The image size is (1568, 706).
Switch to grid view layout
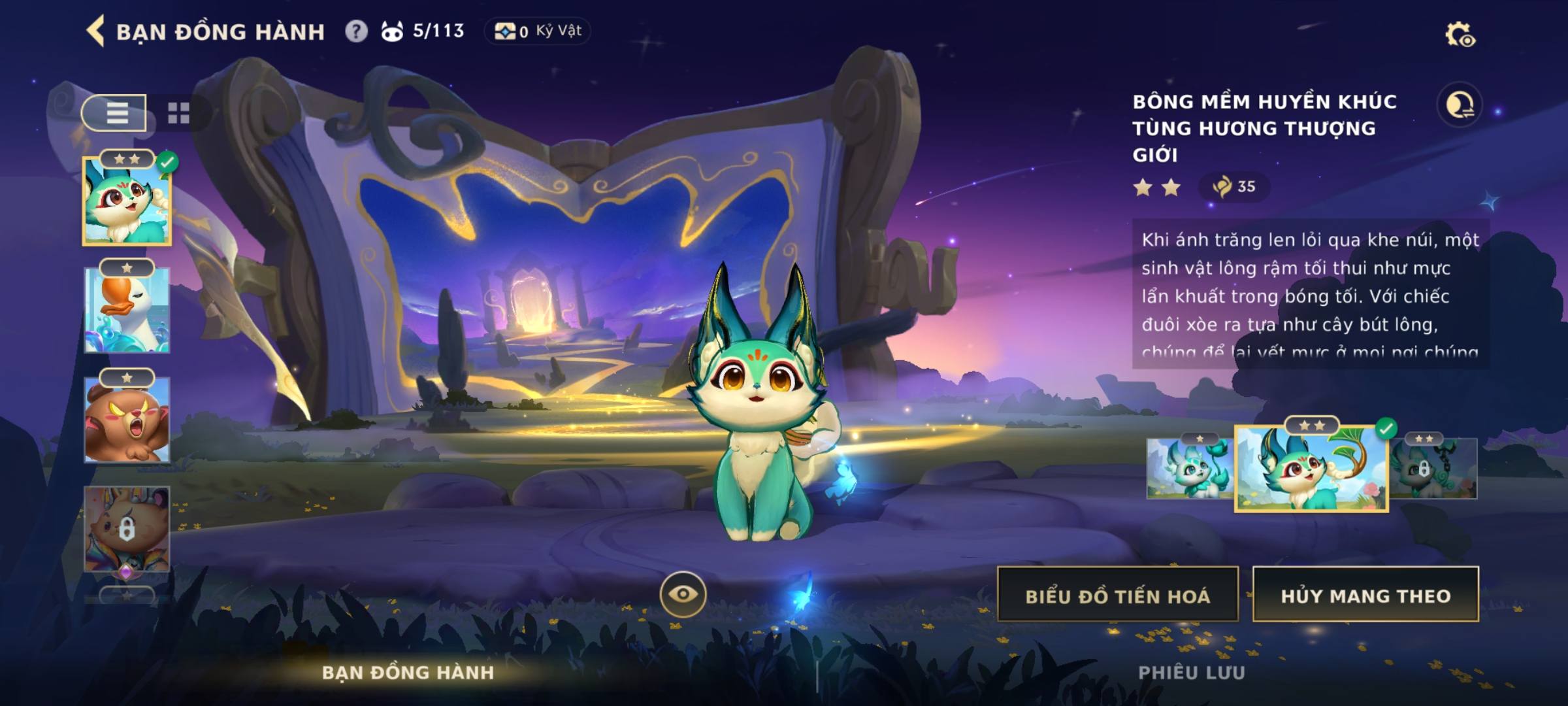178,112
